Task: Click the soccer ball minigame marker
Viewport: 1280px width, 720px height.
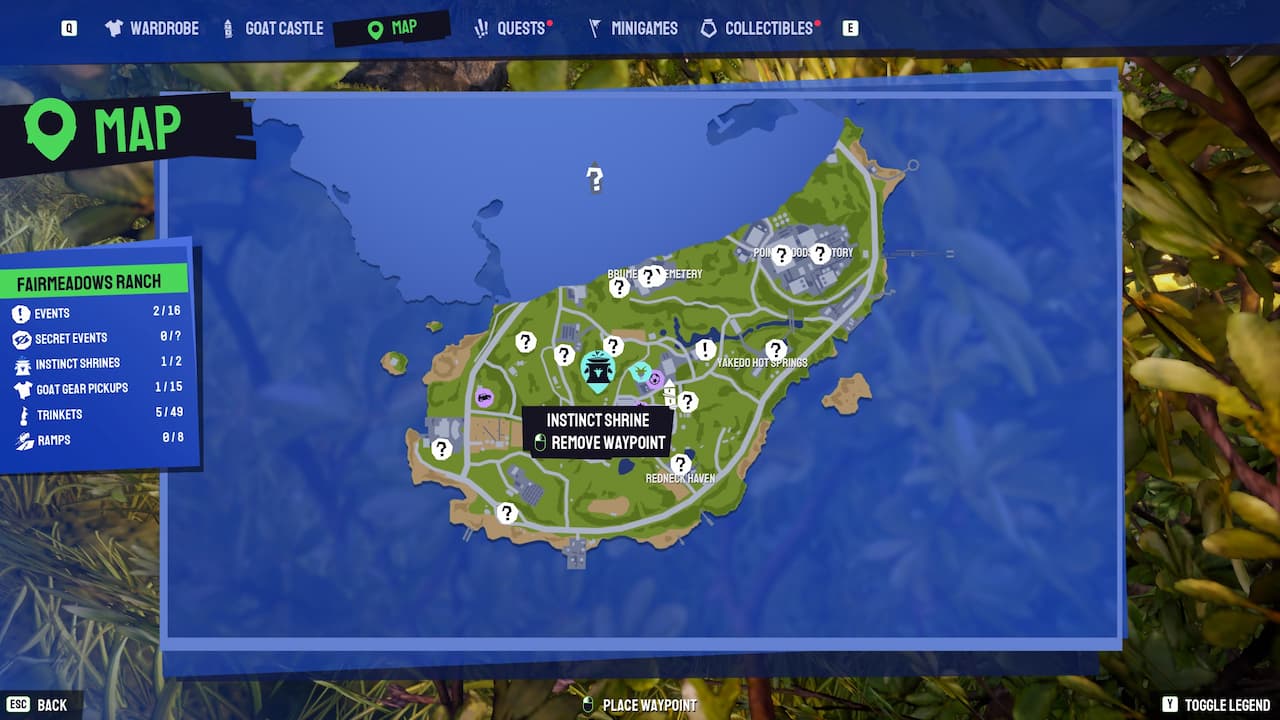Action: tap(655, 378)
